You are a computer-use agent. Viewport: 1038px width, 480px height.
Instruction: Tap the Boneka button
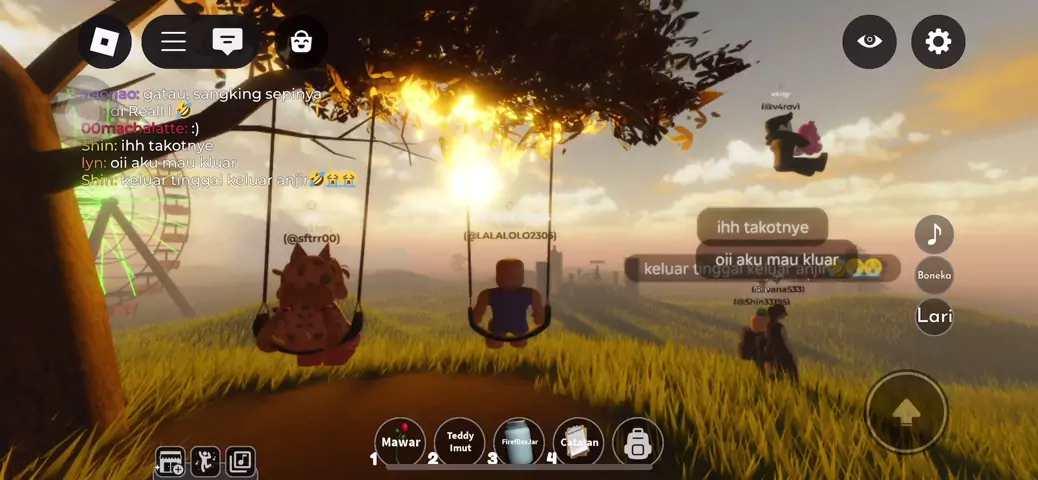(934, 275)
